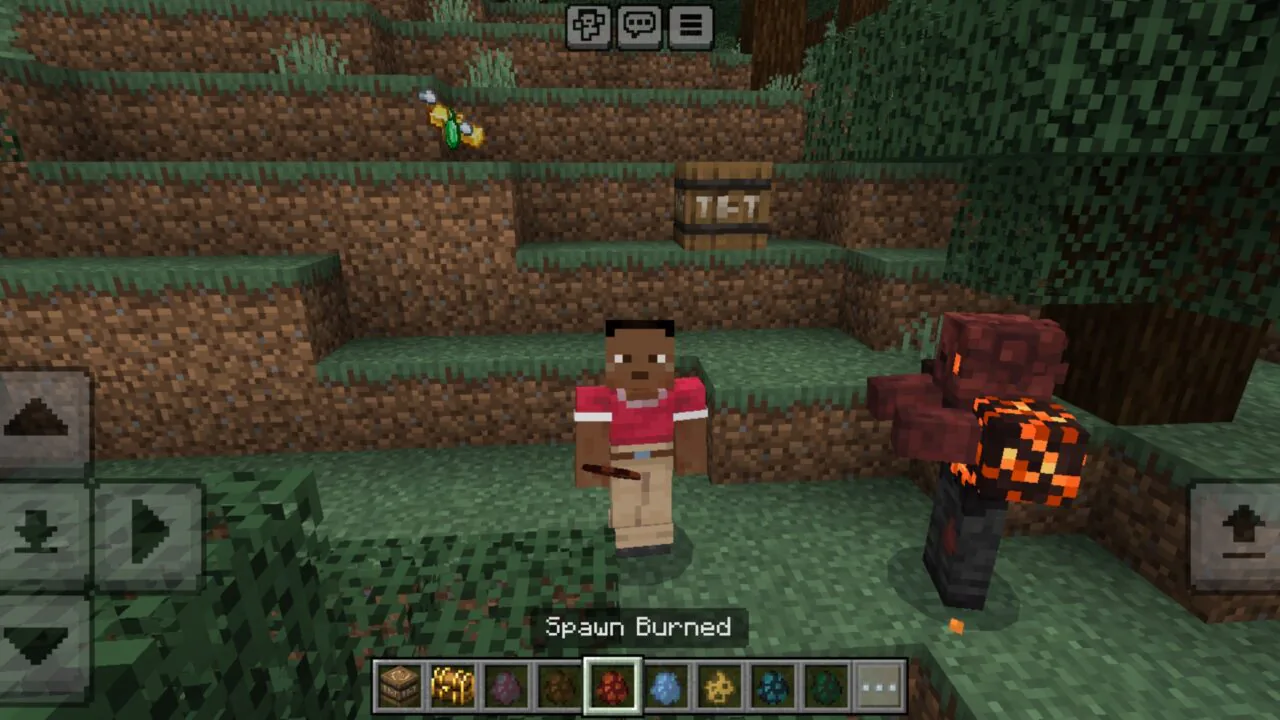Select the golden chest hotbar slot
1280x720 pixels.
coord(452,686)
